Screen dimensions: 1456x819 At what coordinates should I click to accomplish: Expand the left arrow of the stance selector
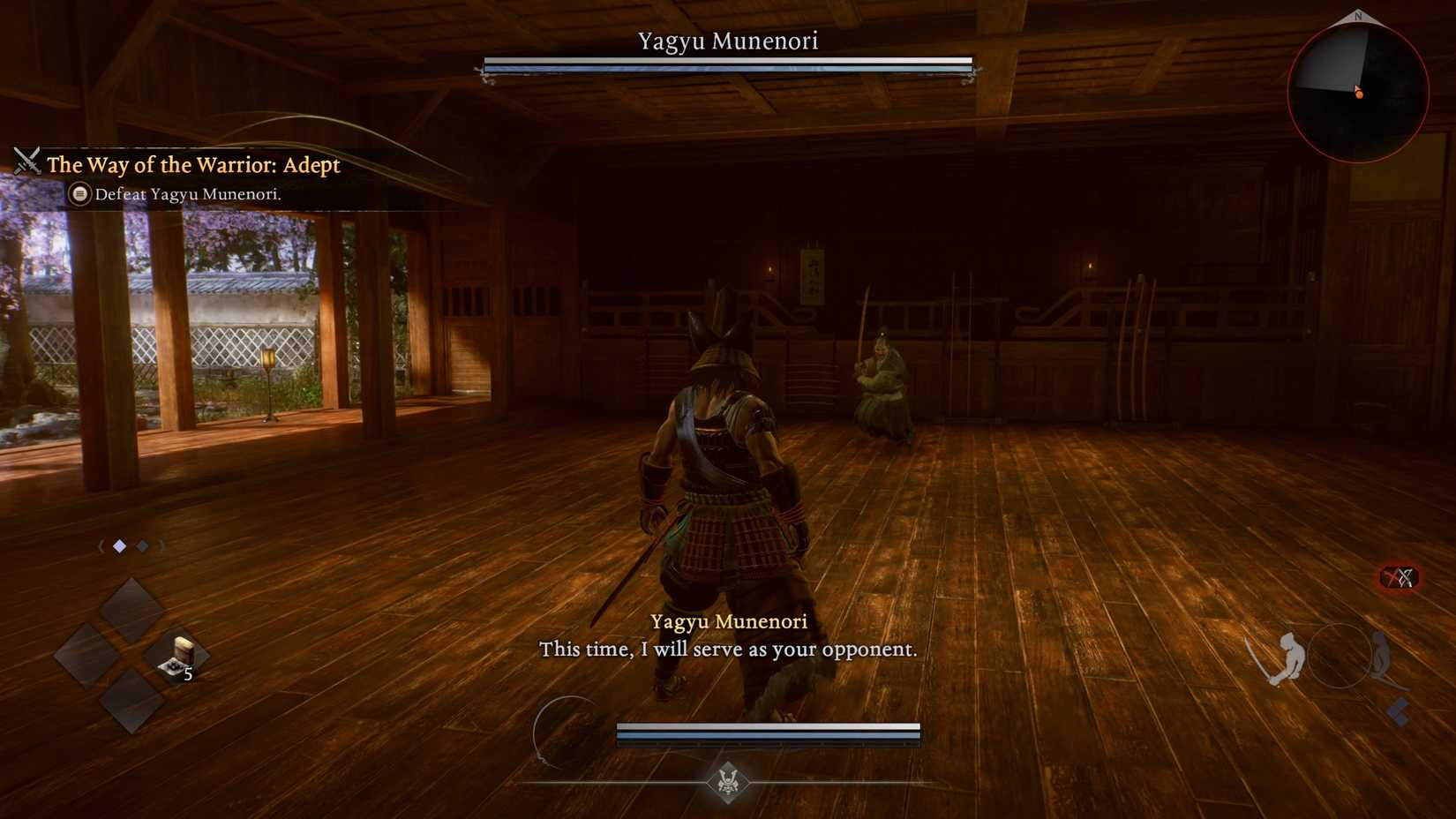102,545
